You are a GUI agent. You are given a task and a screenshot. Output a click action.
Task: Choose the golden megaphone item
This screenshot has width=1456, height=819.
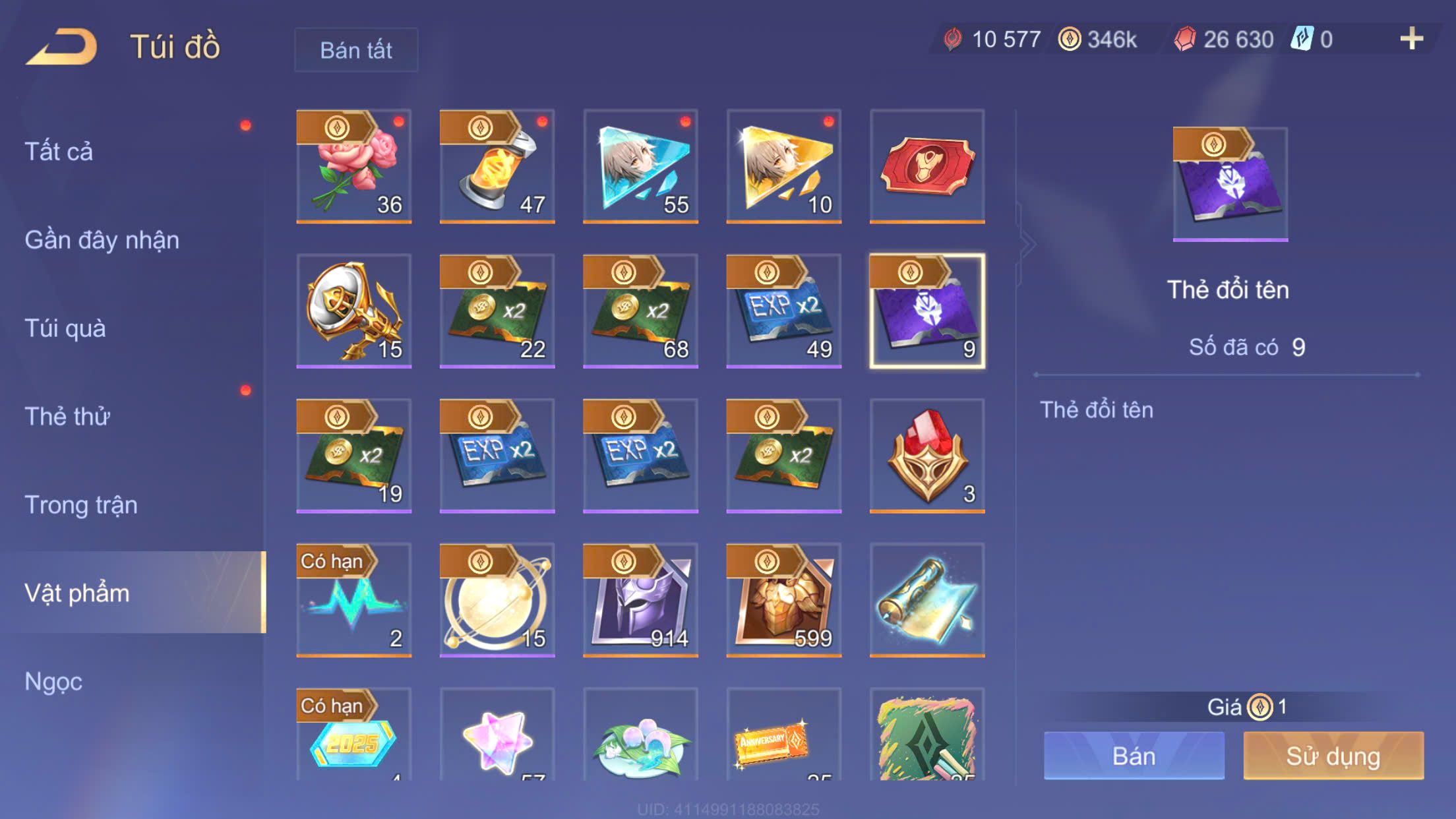(x=354, y=311)
